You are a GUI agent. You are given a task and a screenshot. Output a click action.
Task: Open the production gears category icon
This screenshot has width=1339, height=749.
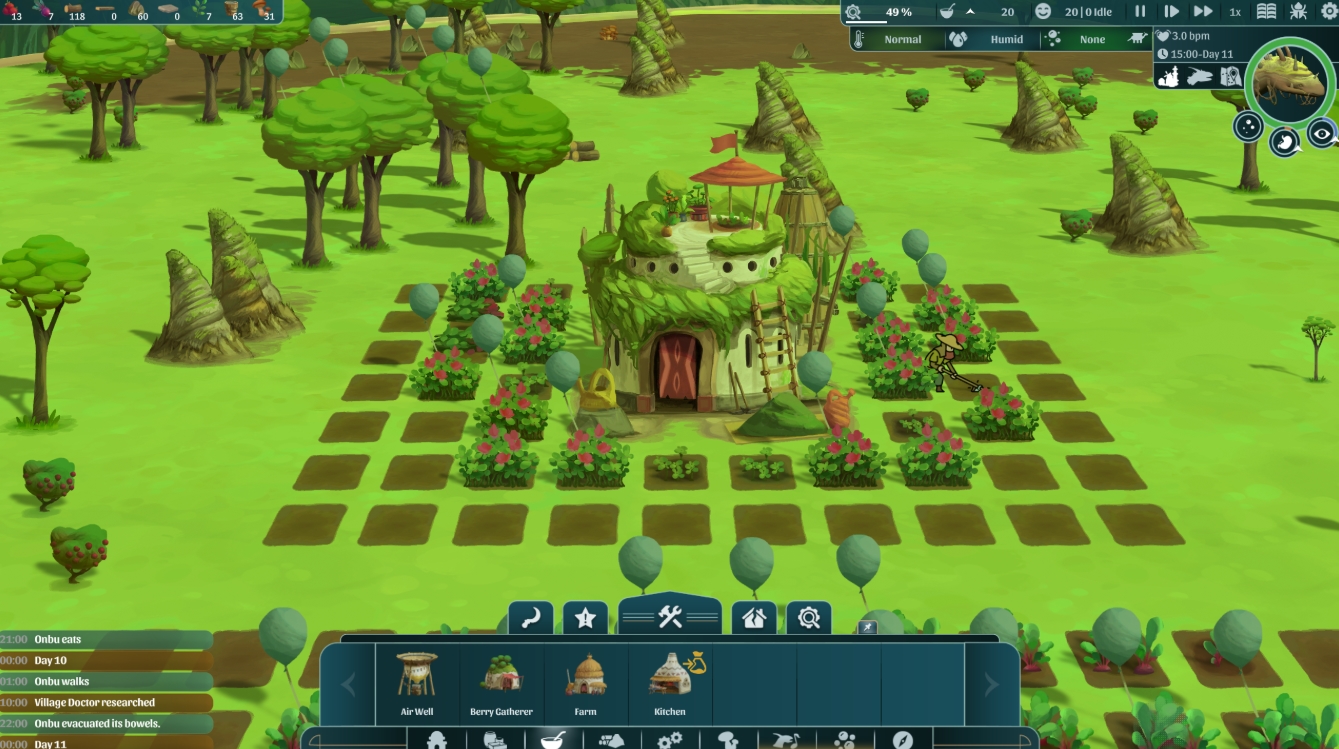coord(670,740)
